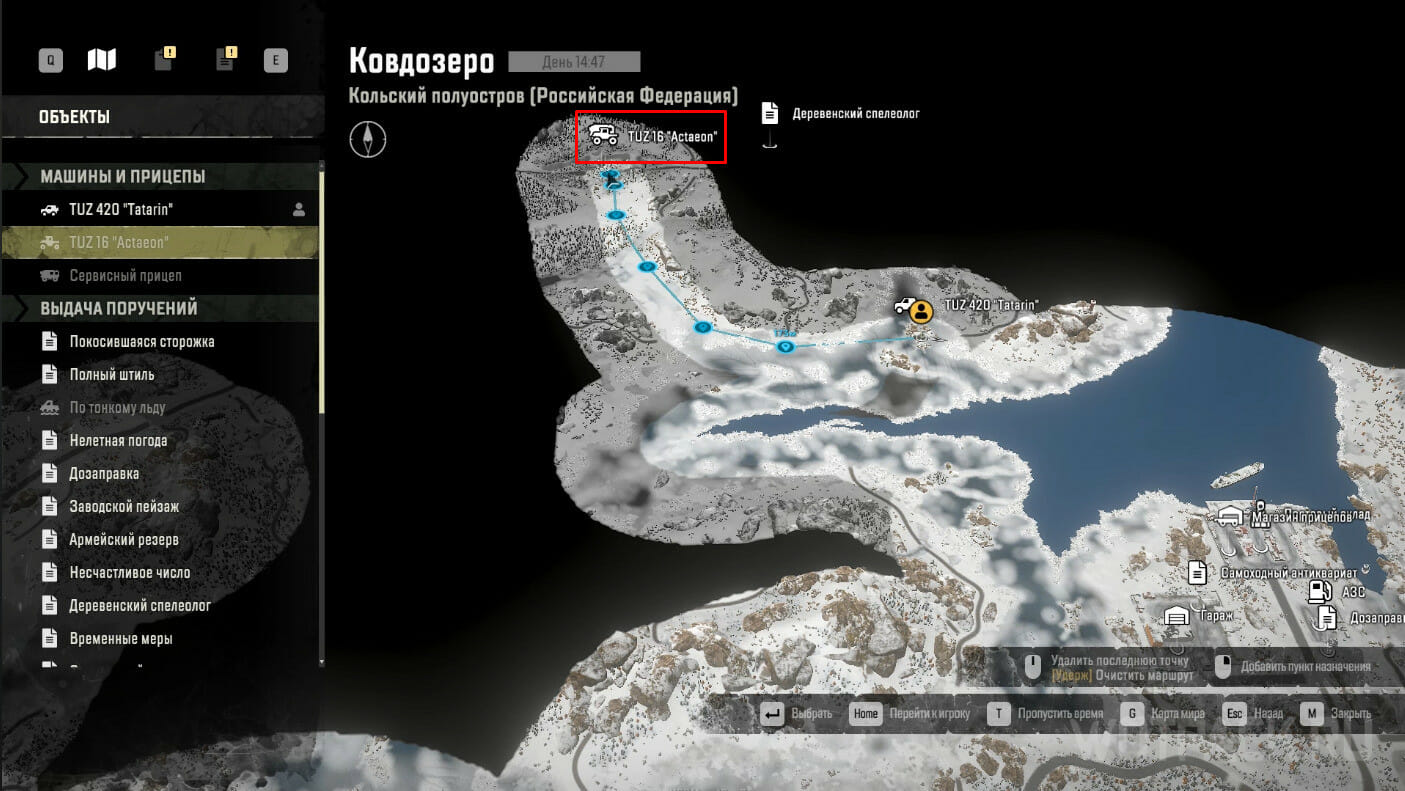Select TUZ 16 "Actaeon" list entry
Viewport: 1405px width, 791px height.
(118, 242)
